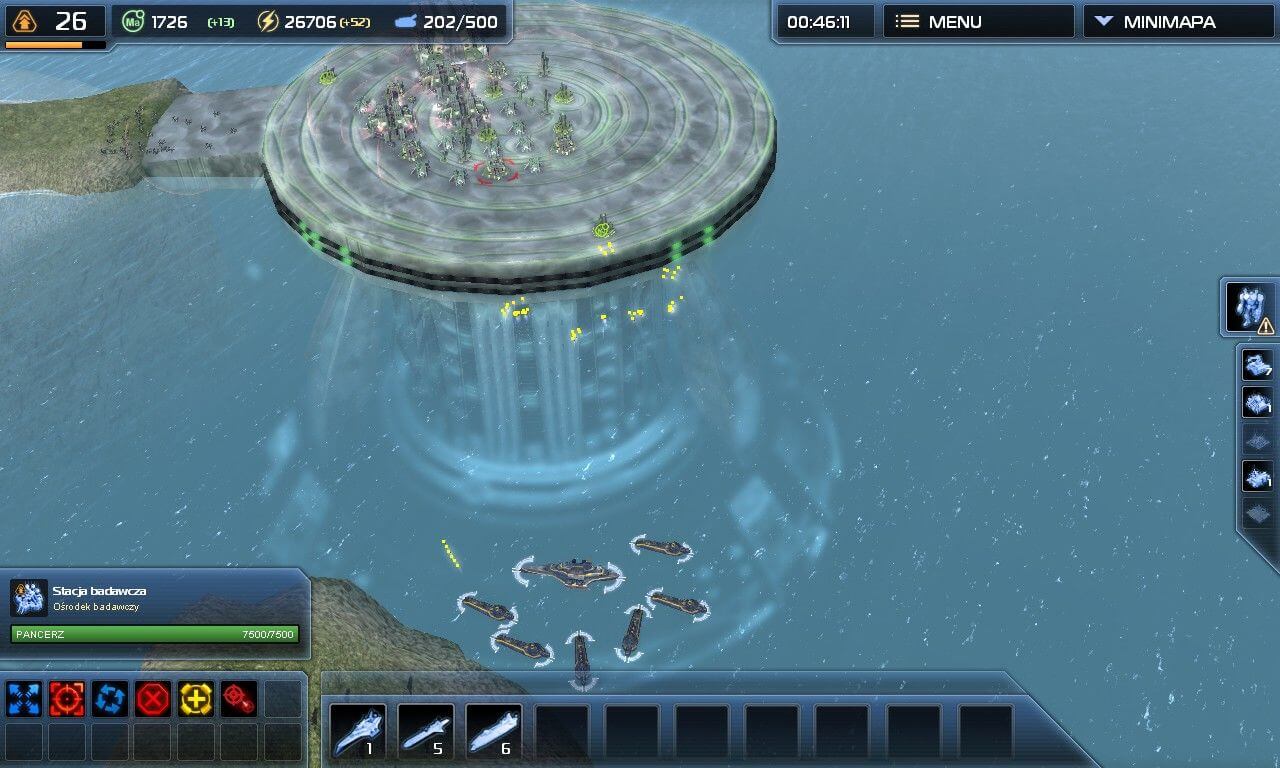Select the building icon showing count 7

coord(1257,366)
